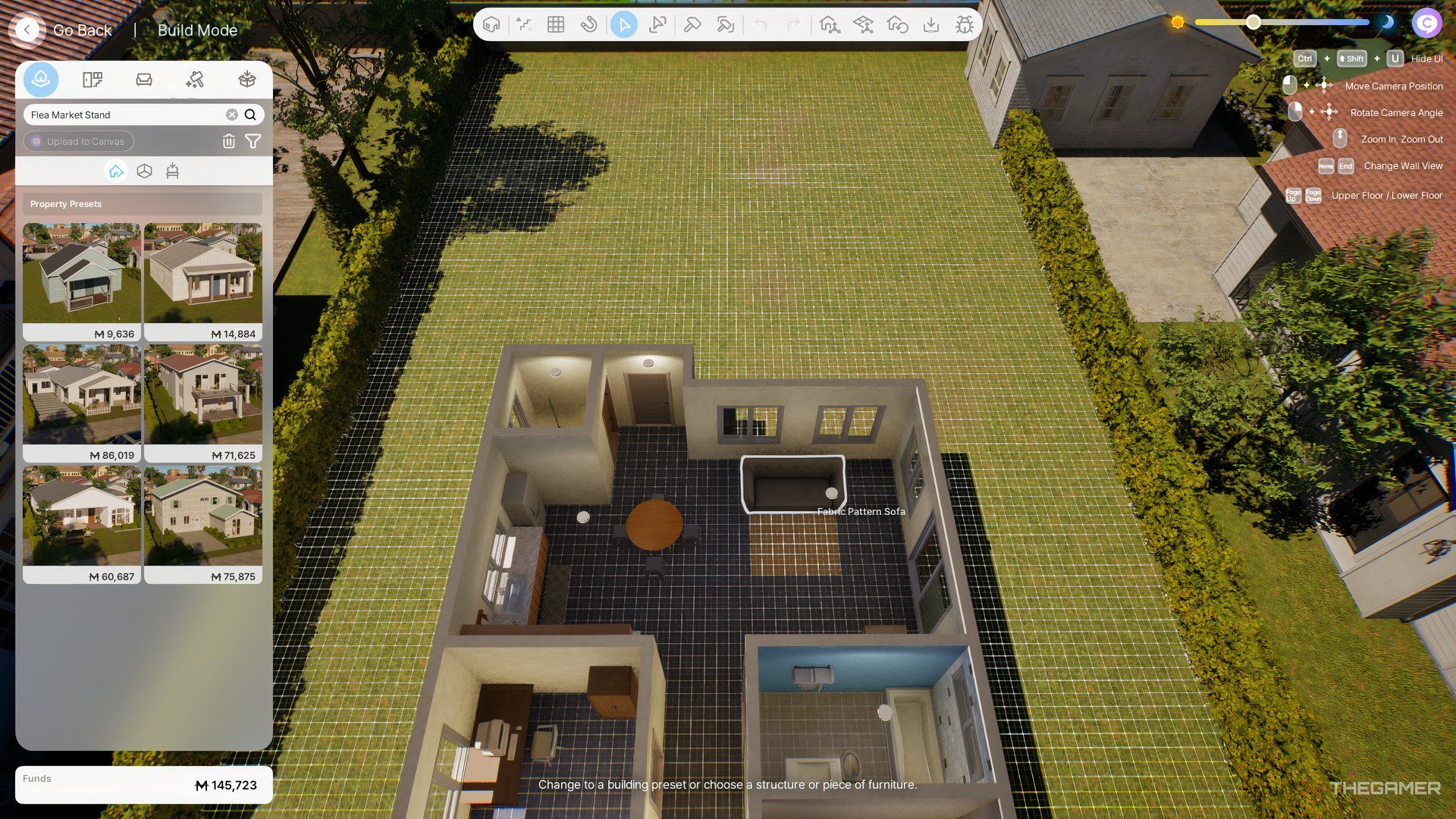The width and height of the screenshot is (1456, 819).
Task: Switch to the 3D object preset sub-tab
Action: tap(144, 171)
